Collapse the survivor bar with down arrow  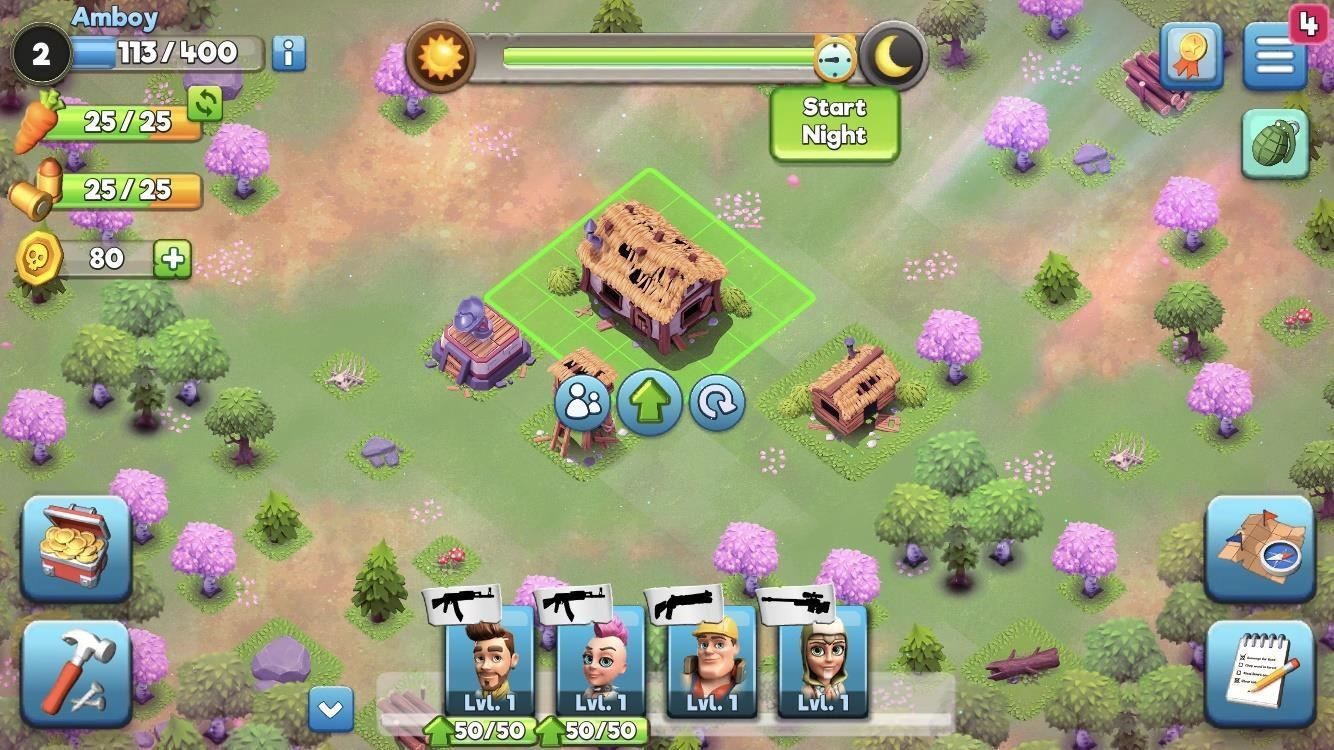click(x=330, y=710)
